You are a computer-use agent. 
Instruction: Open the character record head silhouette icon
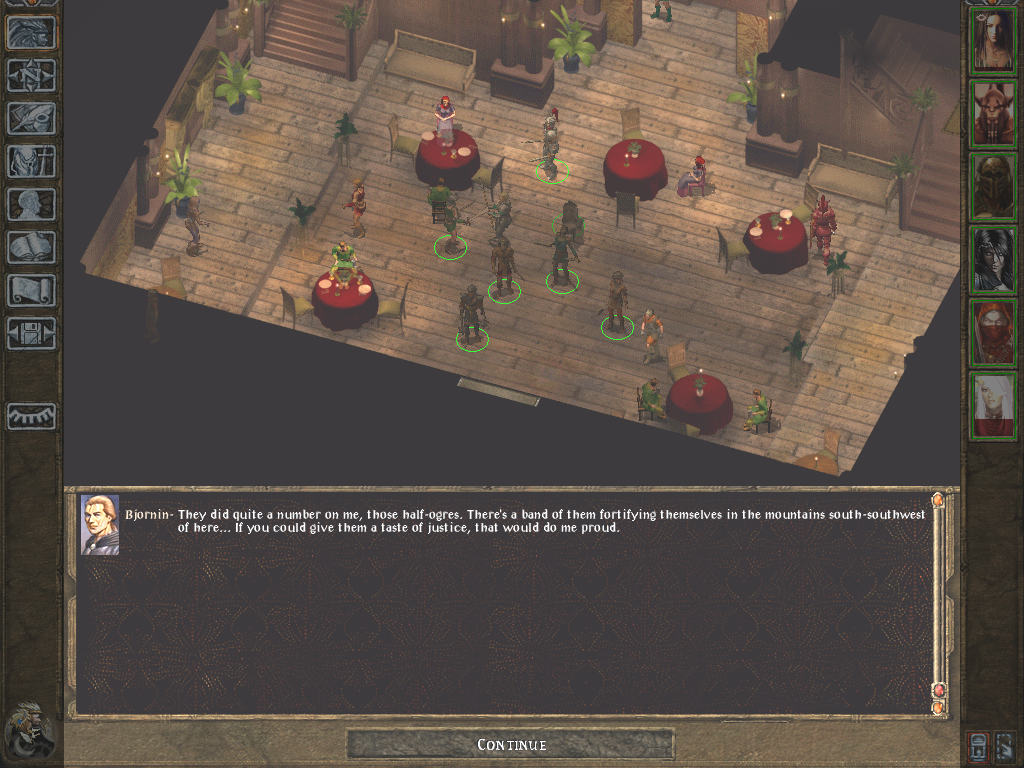(31, 204)
